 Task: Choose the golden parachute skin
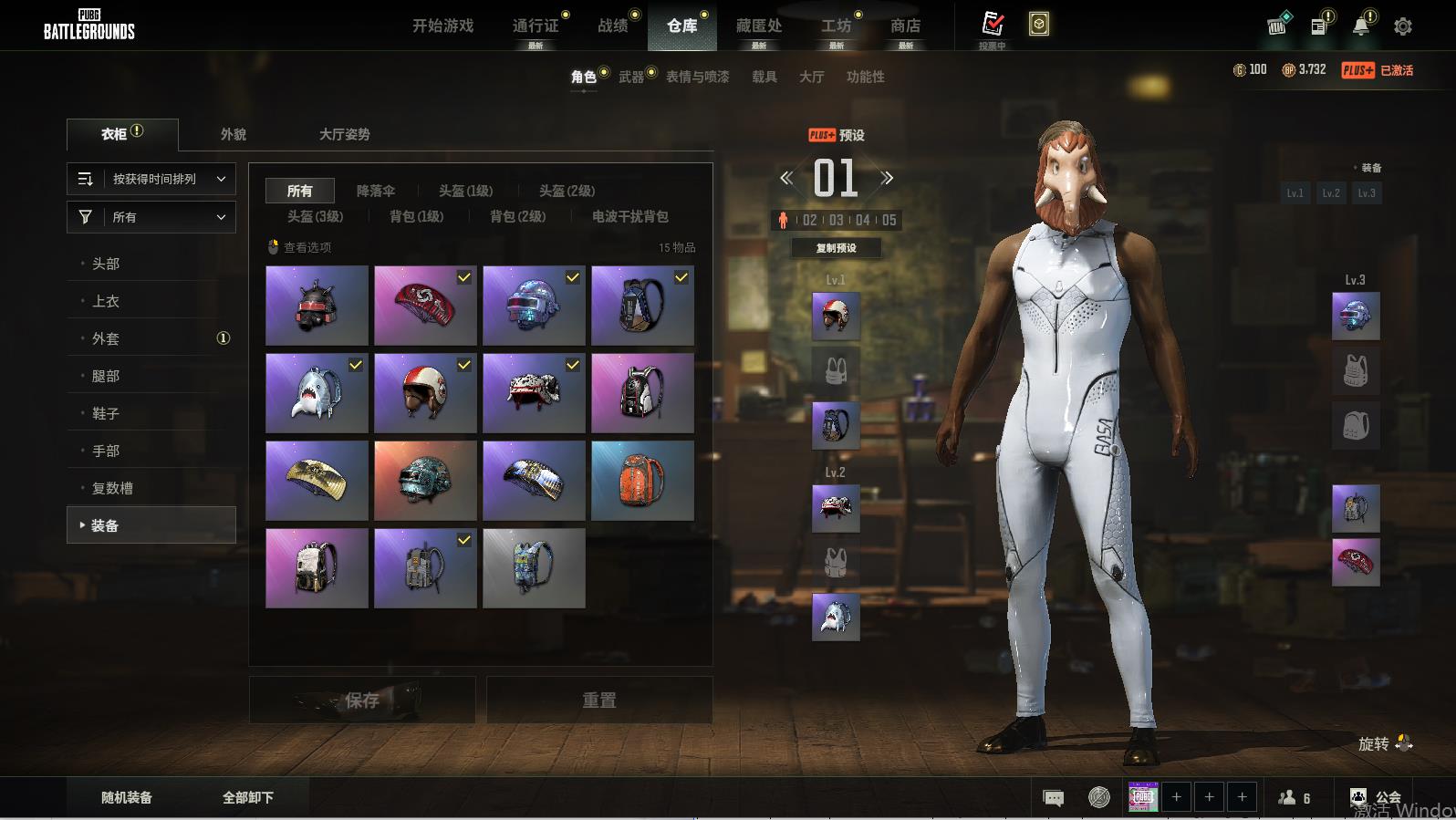click(x=317, y=481)
